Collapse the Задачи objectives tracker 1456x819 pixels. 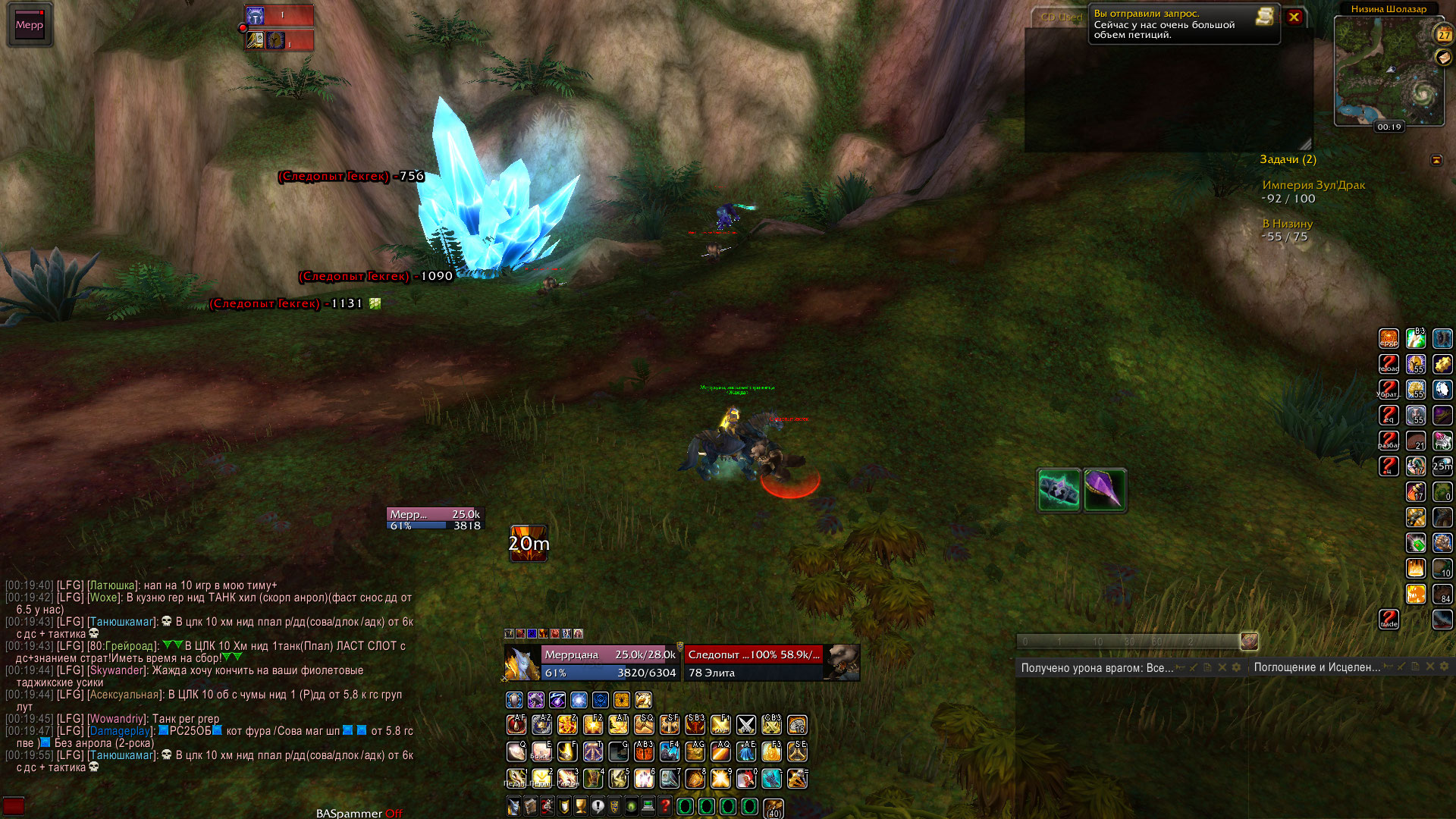coord(1436,160)
